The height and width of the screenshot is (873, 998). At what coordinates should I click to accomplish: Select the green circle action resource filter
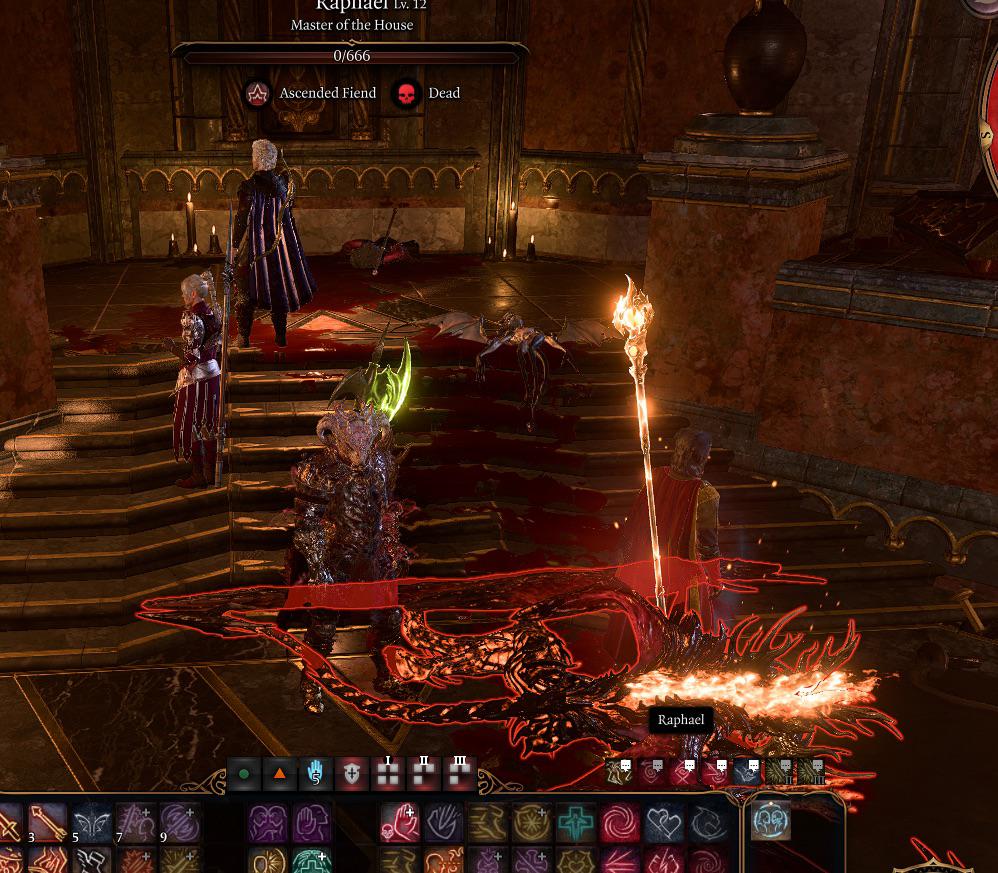point(244,774)
